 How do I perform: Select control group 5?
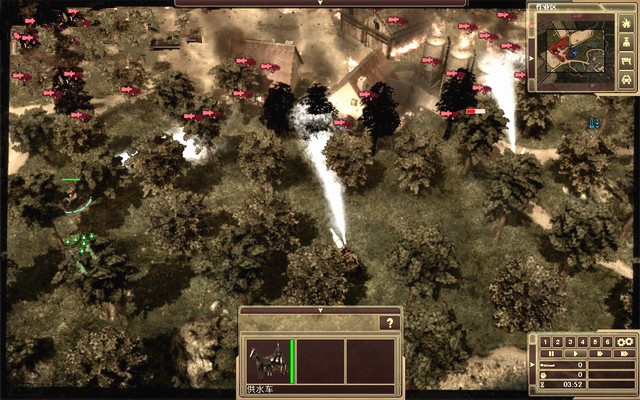point(594,342)
